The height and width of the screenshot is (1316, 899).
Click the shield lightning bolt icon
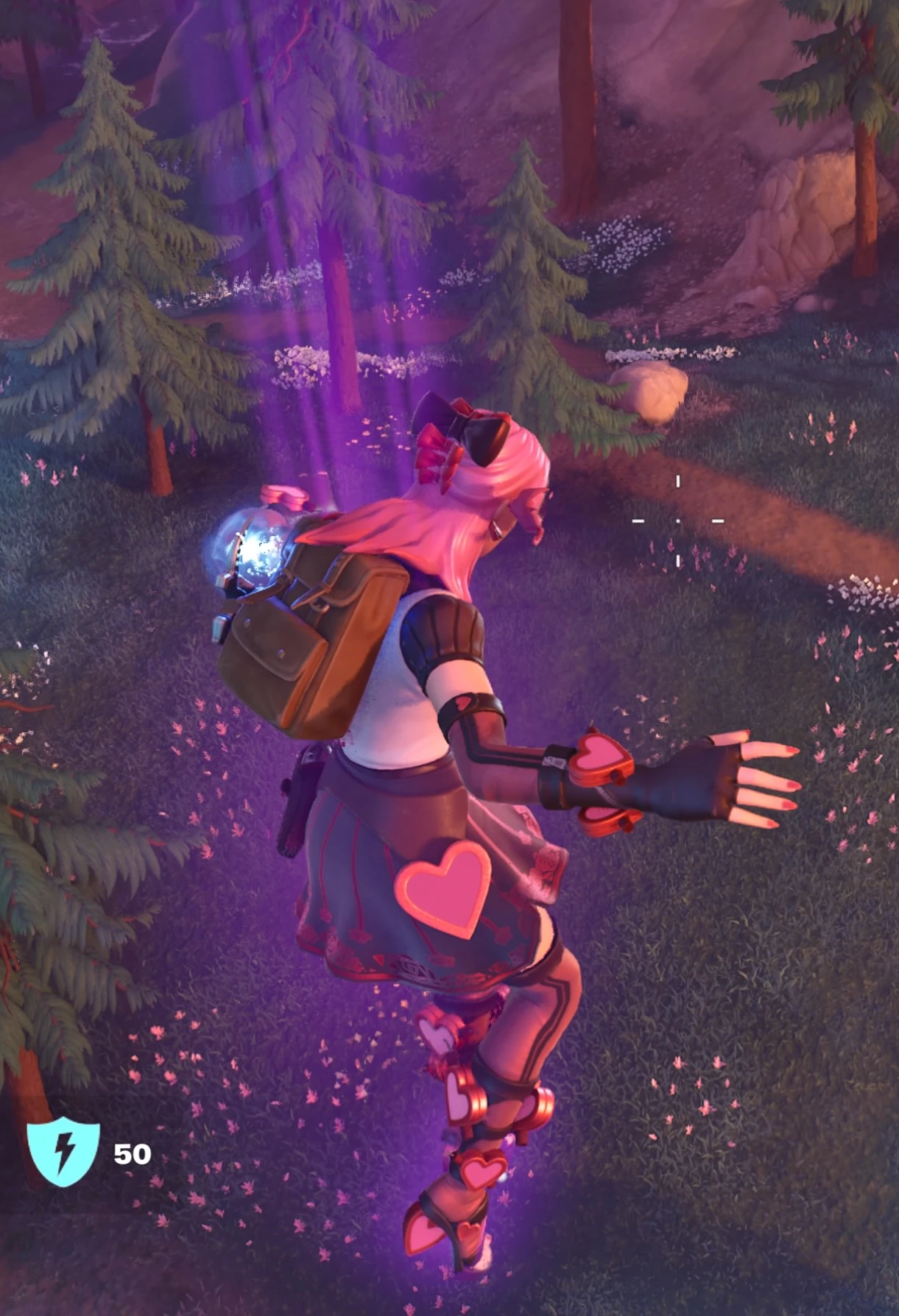63,1152
